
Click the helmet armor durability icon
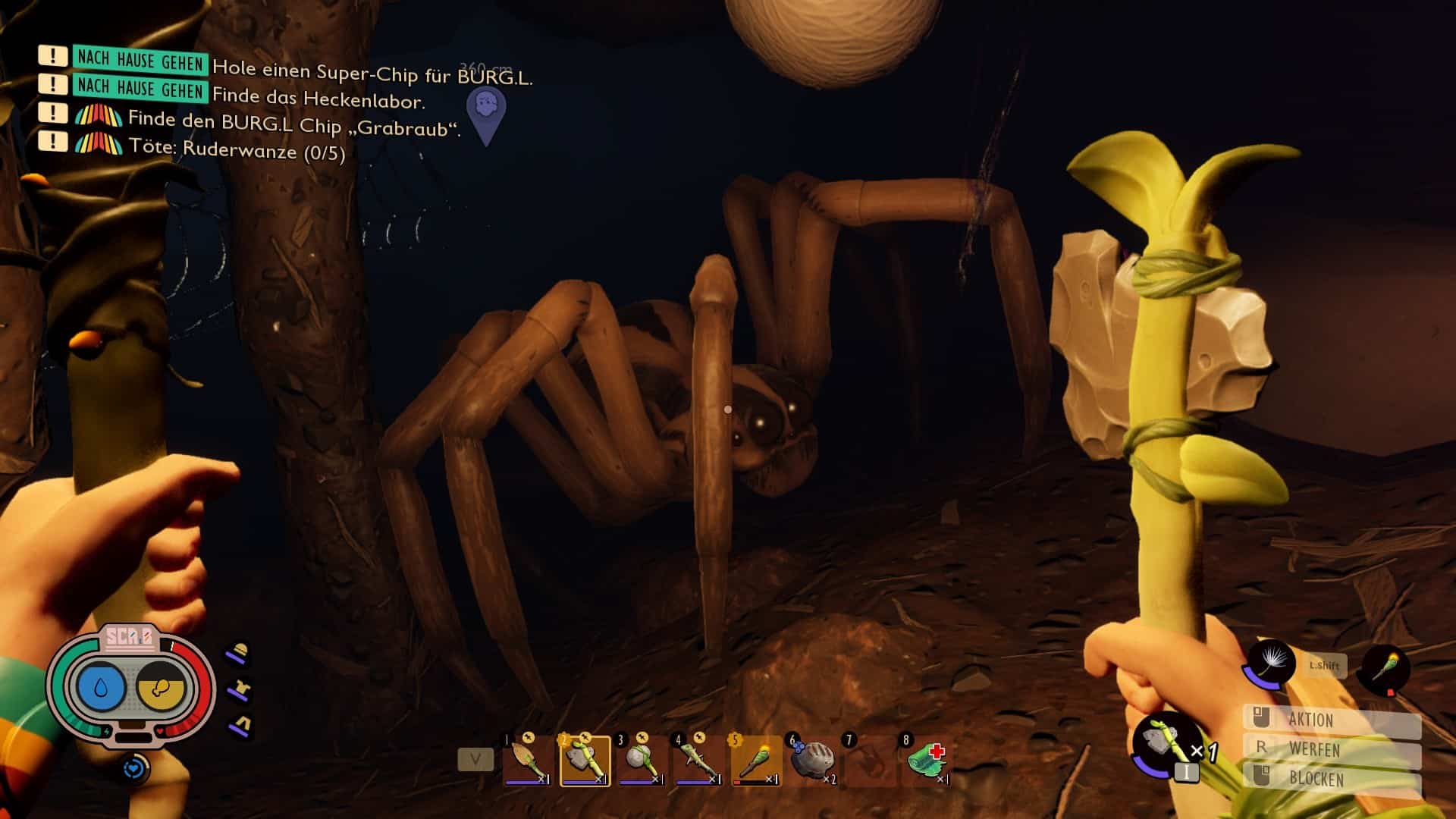pyautogui.click(x=240, y=653)
